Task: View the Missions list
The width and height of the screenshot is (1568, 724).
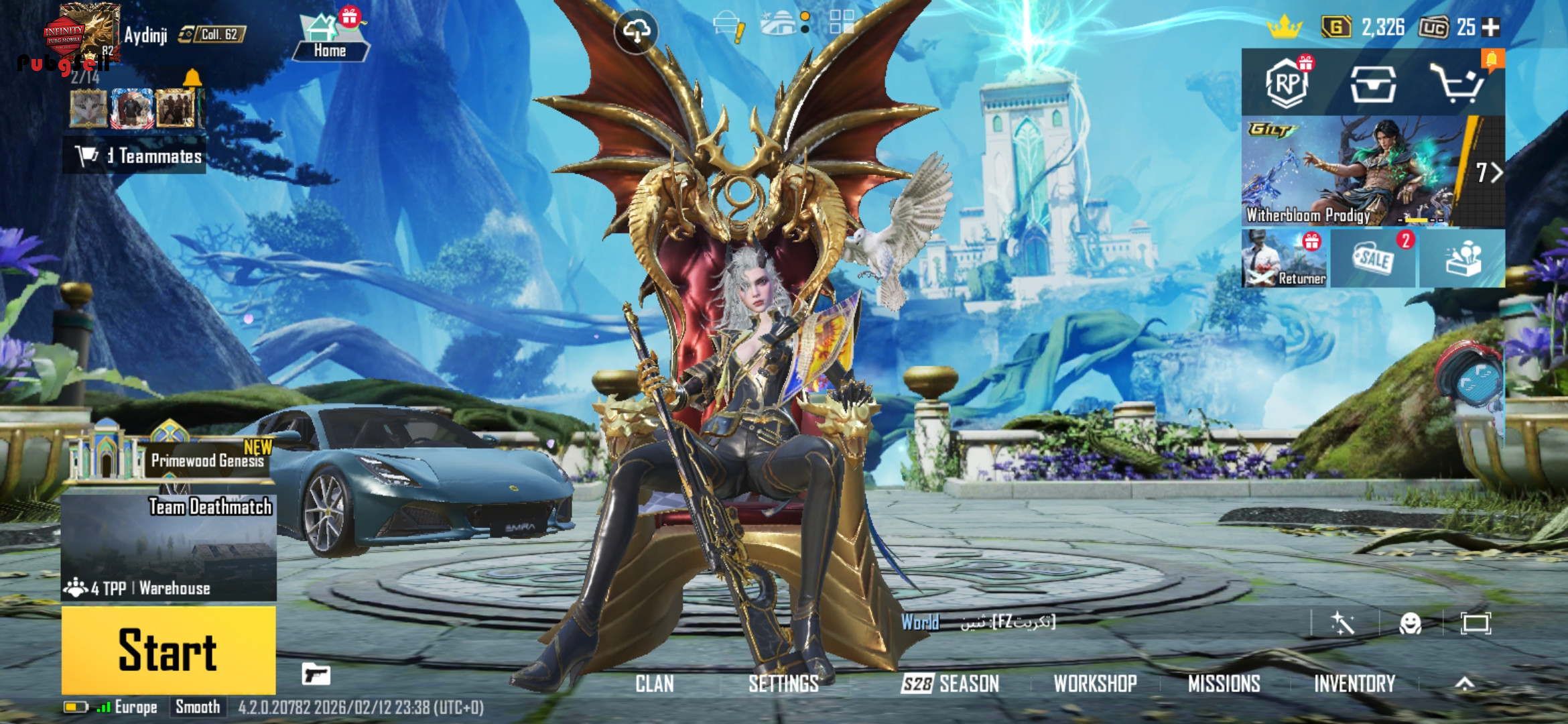Action: pos(1224,684)
